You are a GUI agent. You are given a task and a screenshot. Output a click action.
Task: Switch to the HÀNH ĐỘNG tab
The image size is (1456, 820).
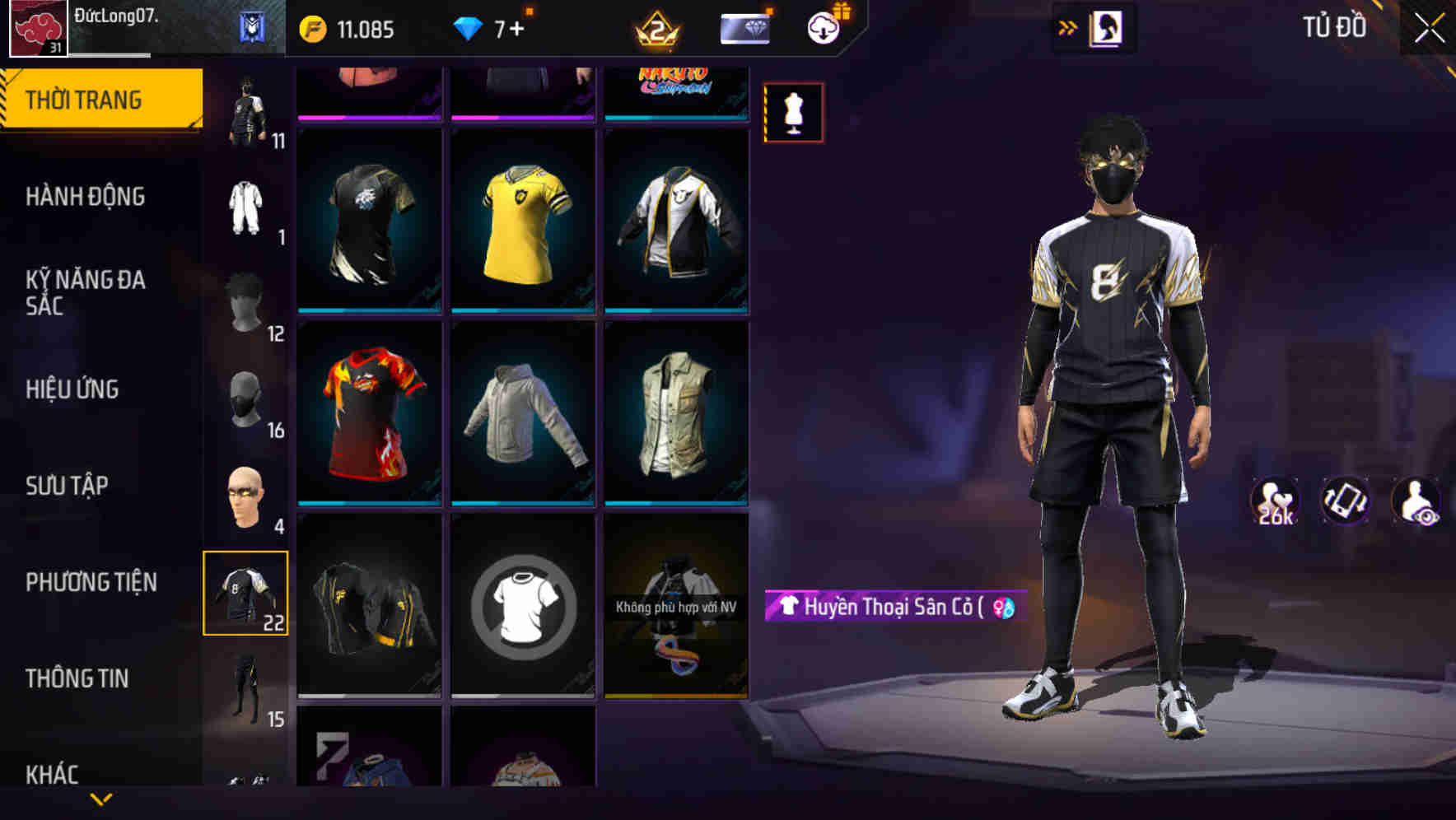tap(86, 198)
